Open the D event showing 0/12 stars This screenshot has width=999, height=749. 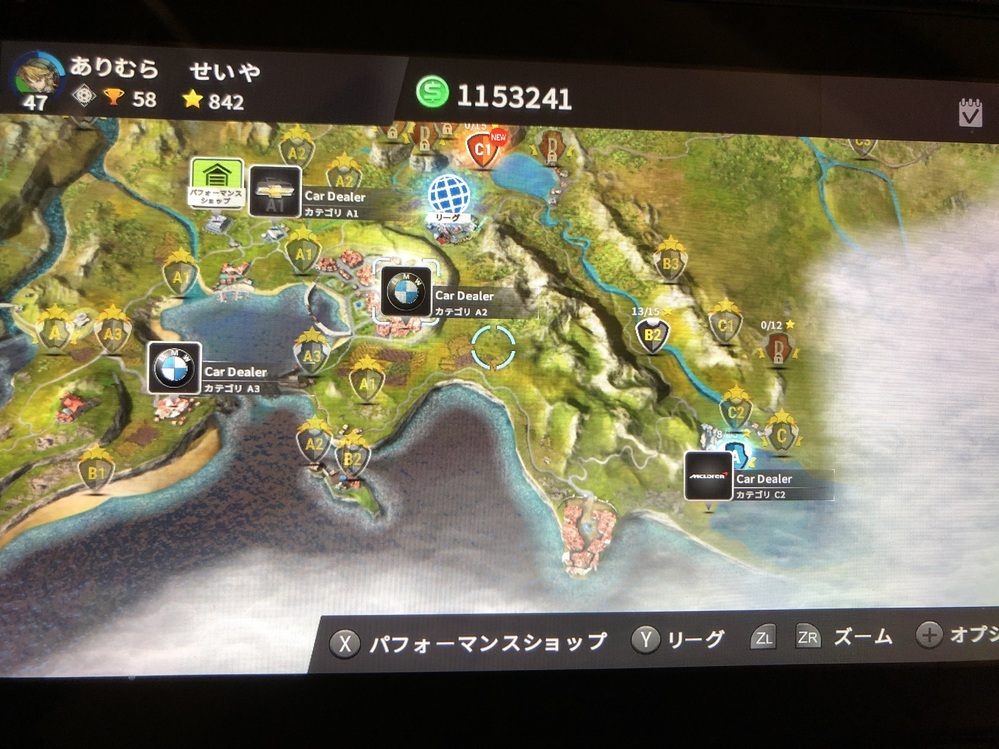[776, 346]
